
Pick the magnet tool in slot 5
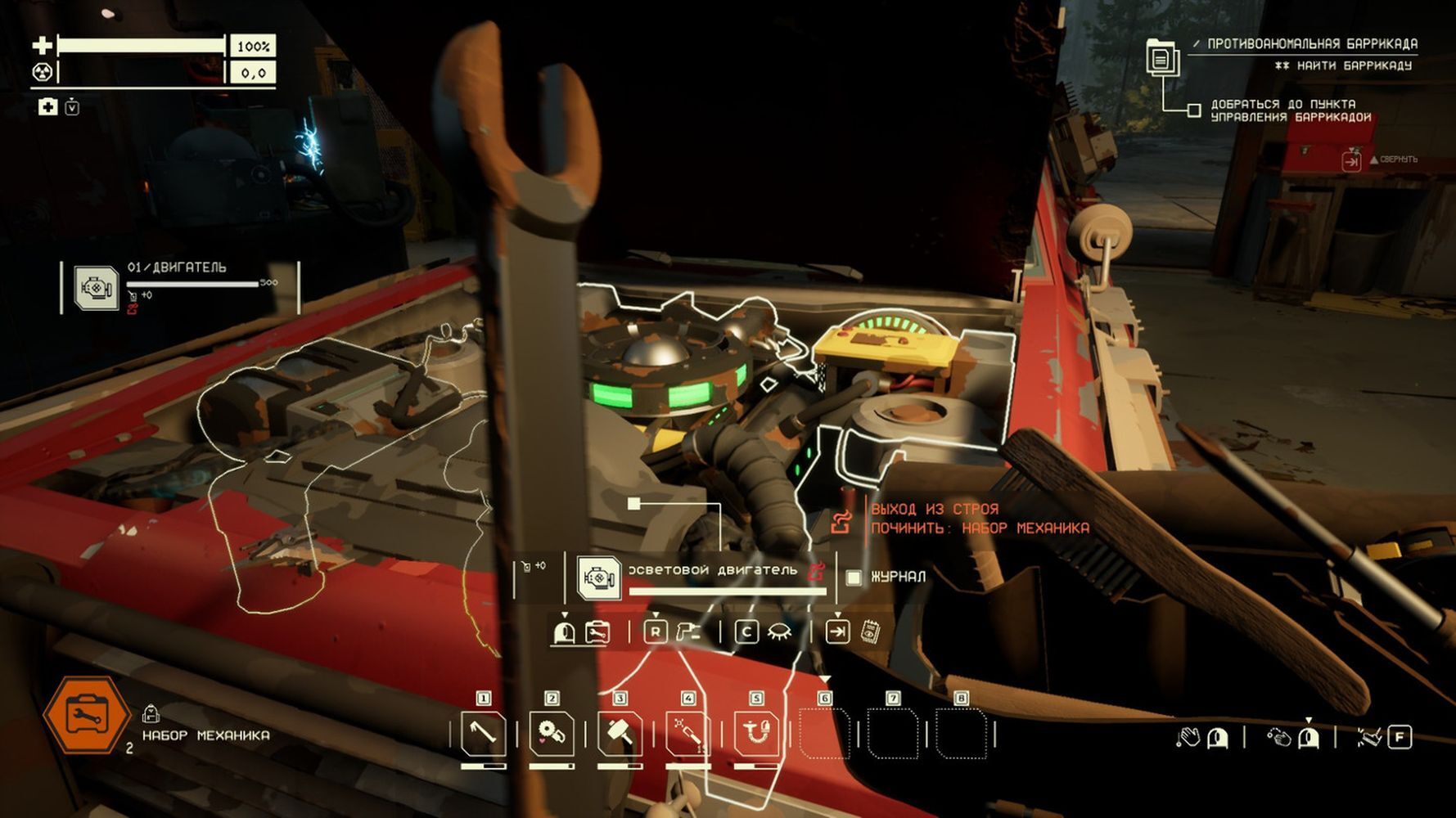pos(756,734)
